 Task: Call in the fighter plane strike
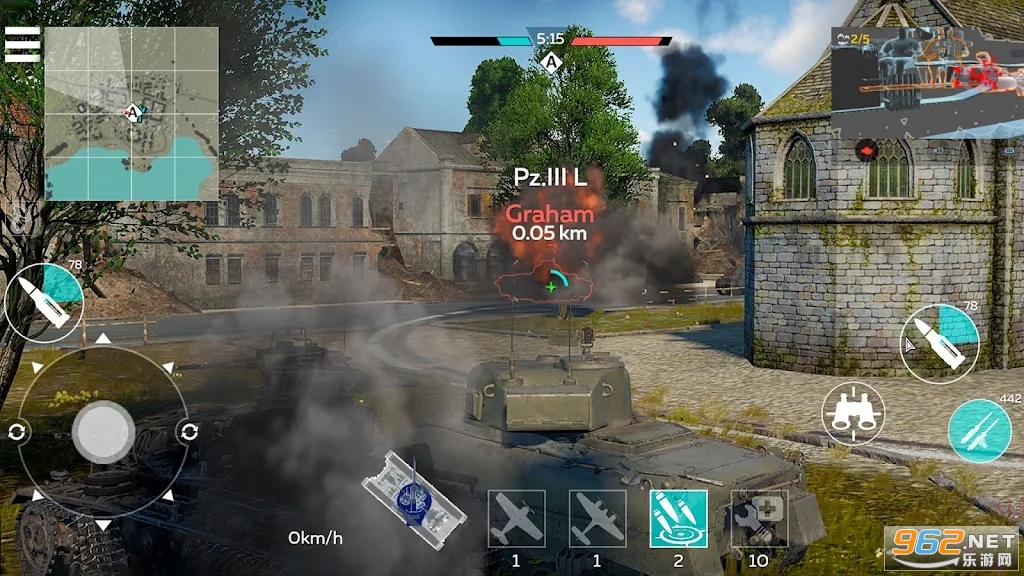[x=516, y=519]
